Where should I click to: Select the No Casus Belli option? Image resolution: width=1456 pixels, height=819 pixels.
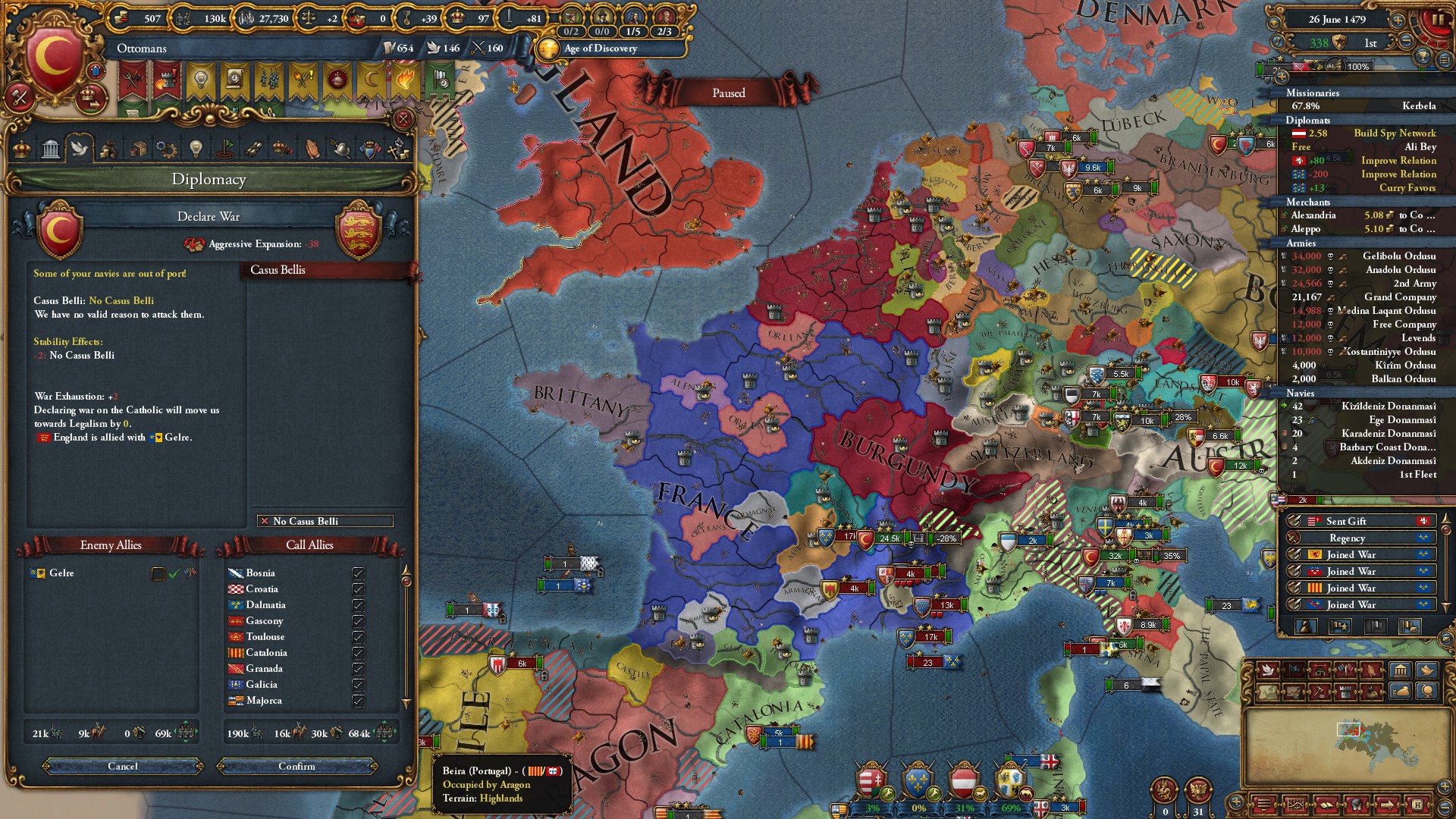coord(325,521)
